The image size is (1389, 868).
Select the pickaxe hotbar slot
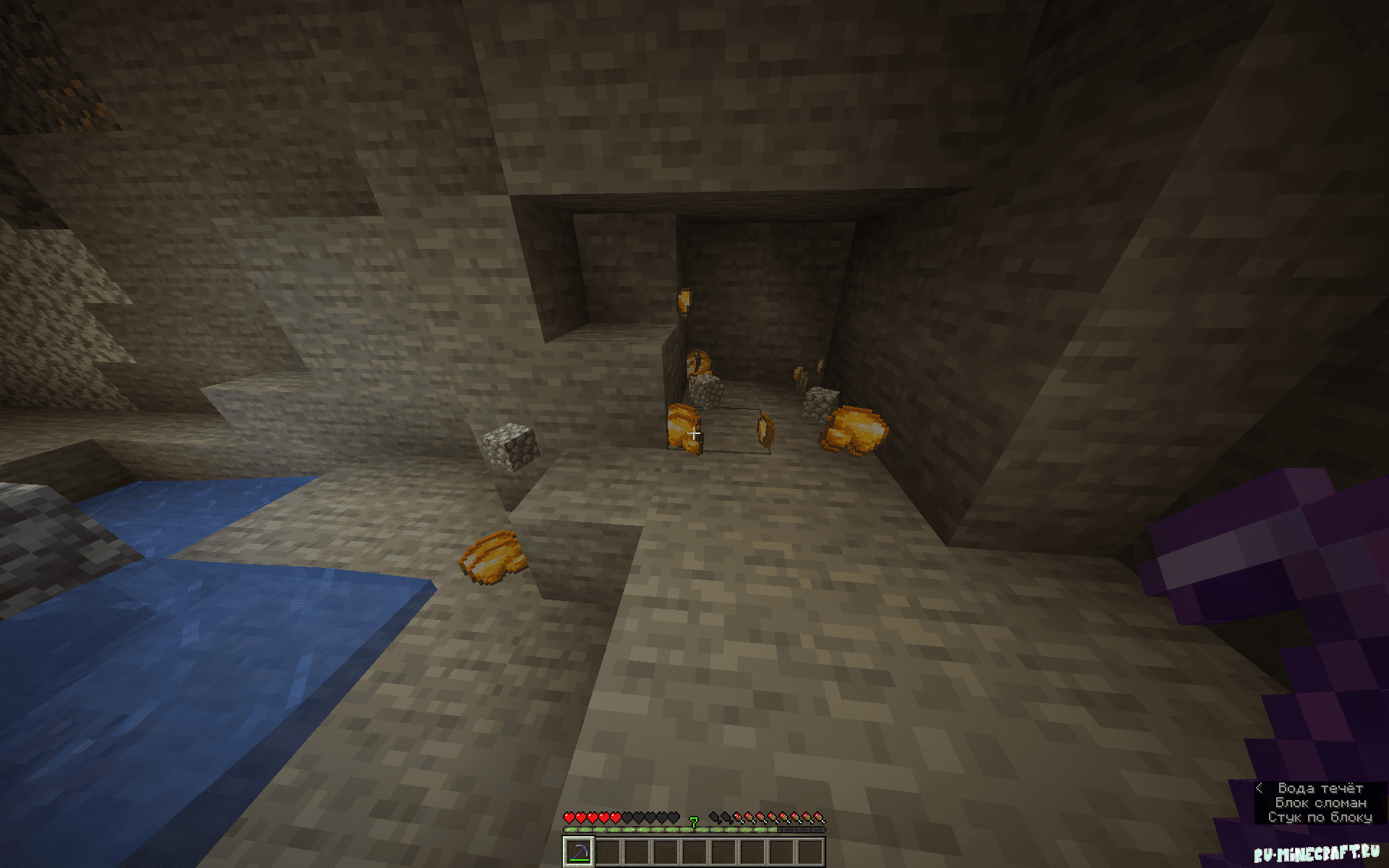click(x=579, y=851)
